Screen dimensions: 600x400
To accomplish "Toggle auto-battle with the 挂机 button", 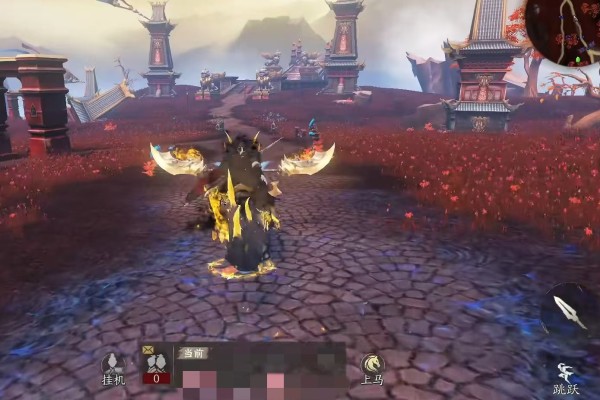I will click(x=112, y=365).
